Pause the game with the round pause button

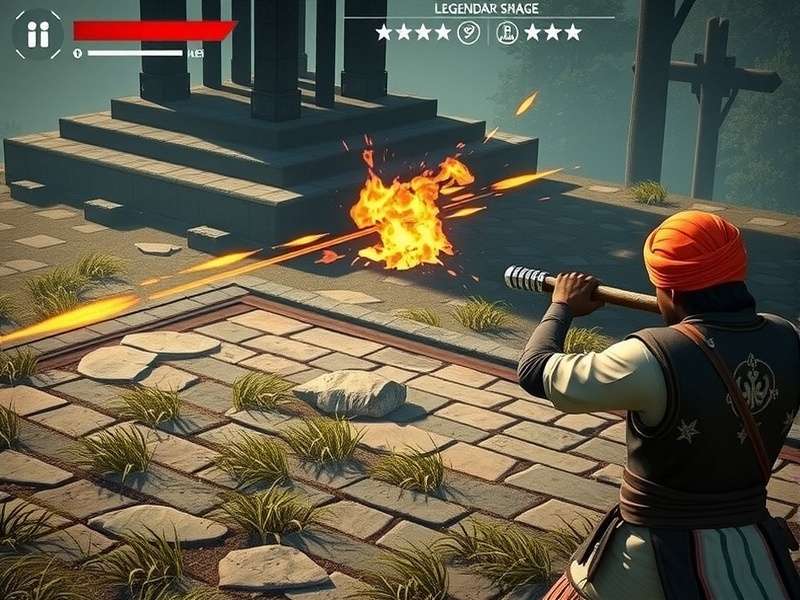37,35
